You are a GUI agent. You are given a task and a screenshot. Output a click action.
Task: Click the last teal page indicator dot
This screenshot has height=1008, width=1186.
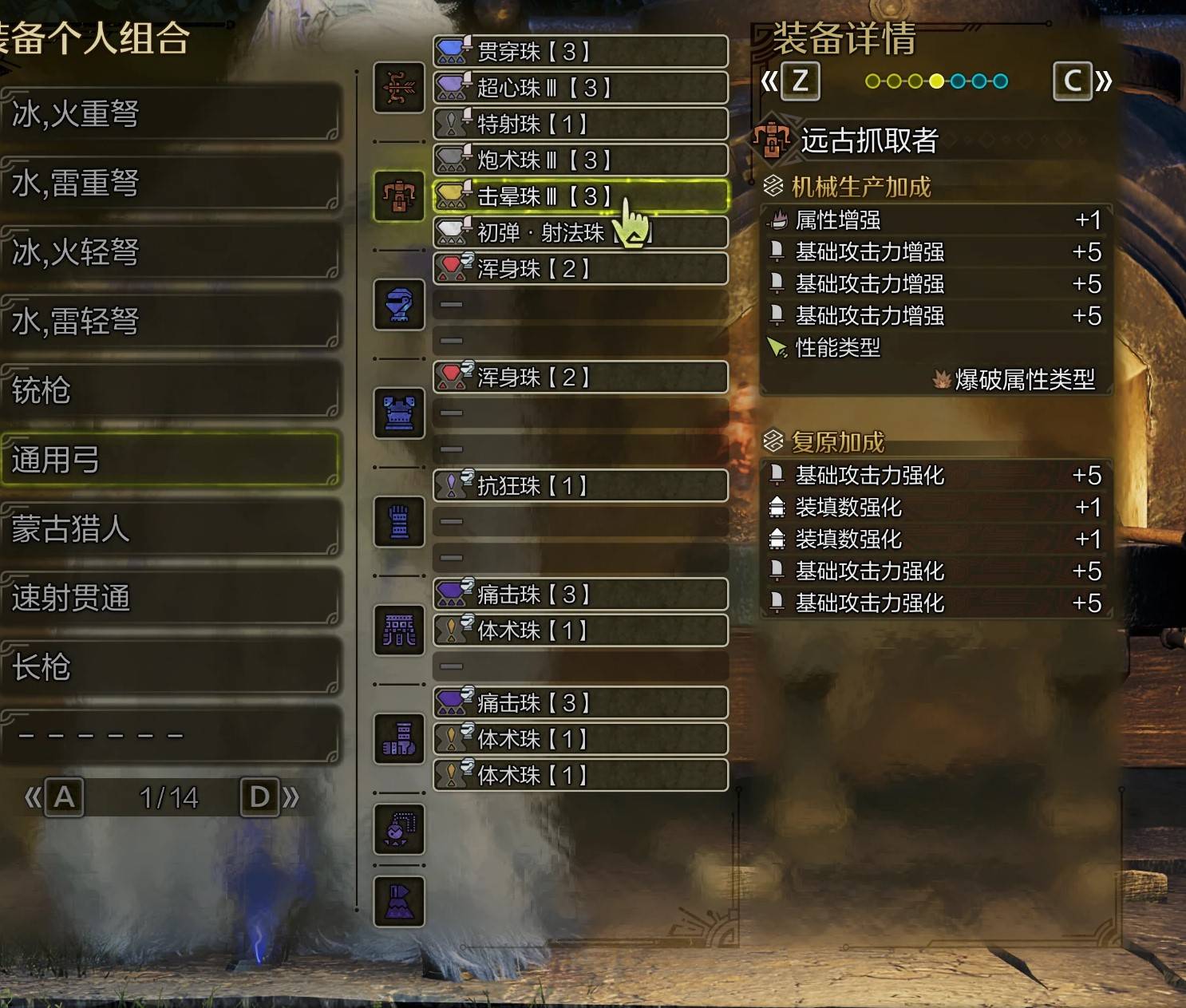click(x=1000, y=80)
